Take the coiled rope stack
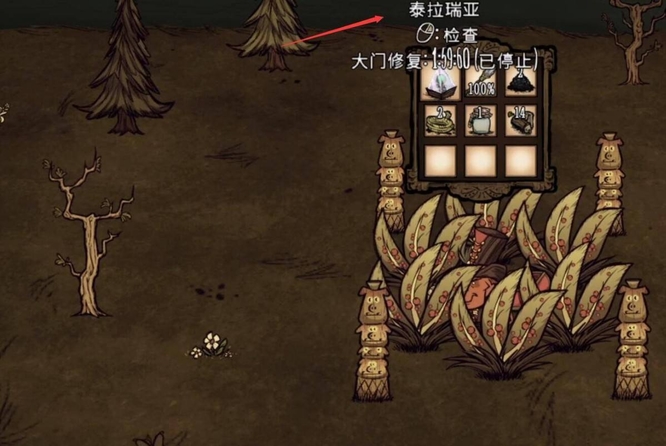 (x=440, y=120)
